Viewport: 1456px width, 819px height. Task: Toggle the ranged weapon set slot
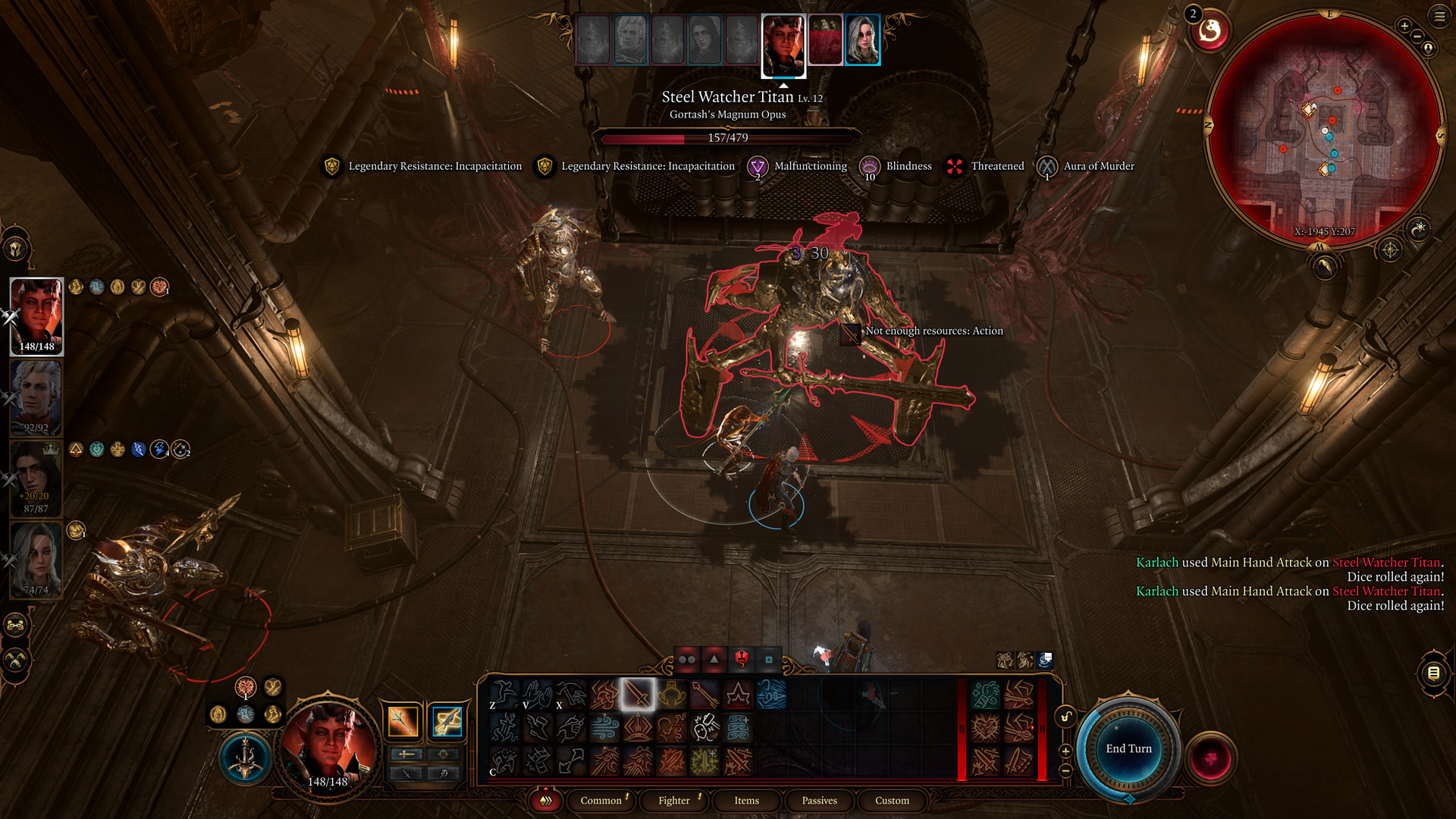pos(447,721)
